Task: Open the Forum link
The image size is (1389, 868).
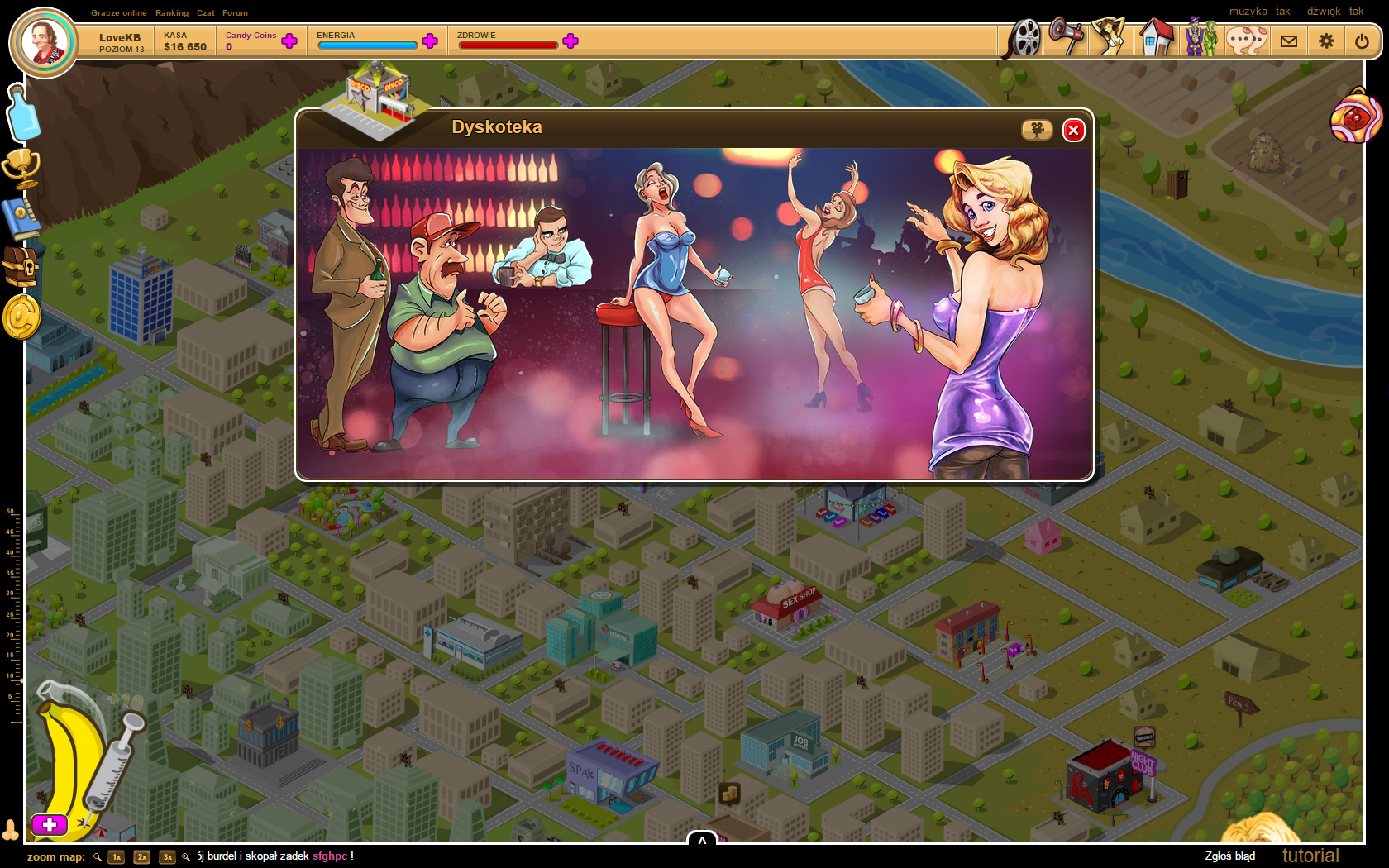Action: click(x=235, y=13)
